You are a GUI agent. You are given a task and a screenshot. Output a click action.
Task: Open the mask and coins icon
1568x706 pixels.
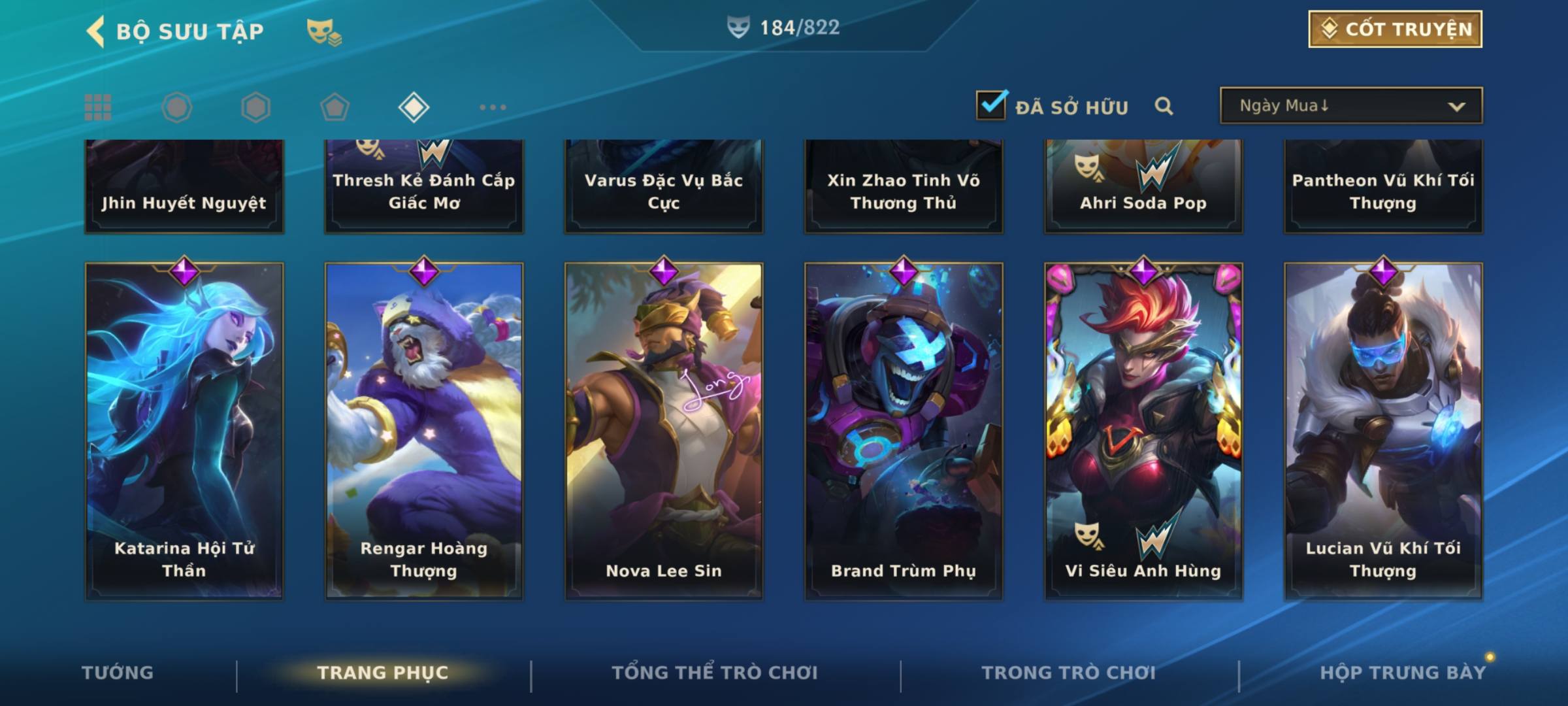pyautogui.click(x=323, y=31)
